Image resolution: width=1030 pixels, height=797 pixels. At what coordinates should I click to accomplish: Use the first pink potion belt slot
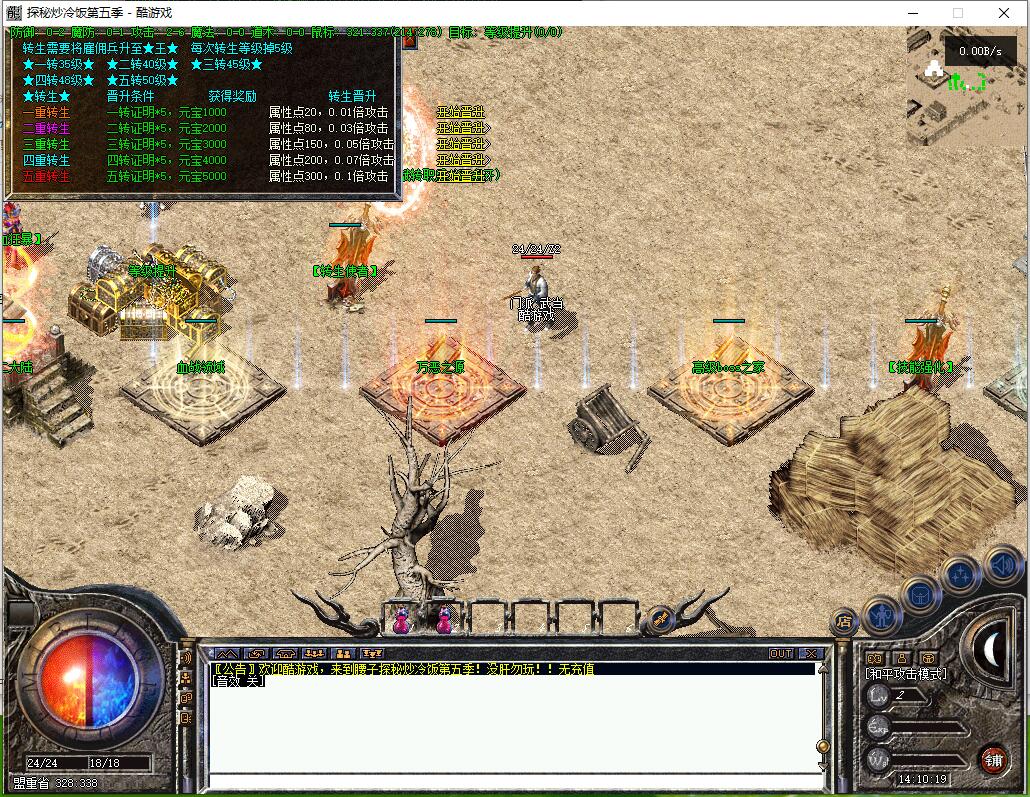(400, 620)
